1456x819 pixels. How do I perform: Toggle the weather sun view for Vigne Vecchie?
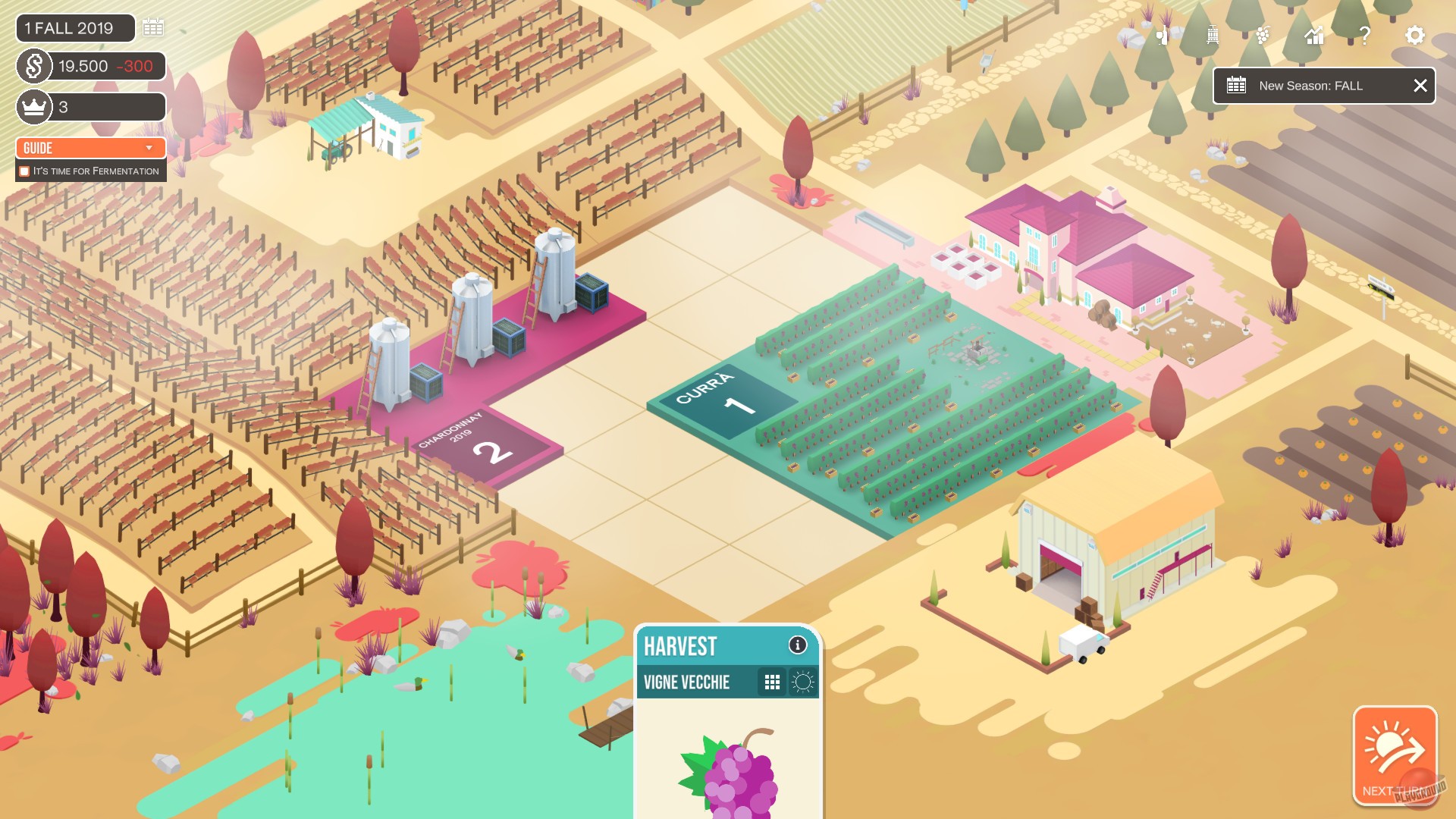804,682
